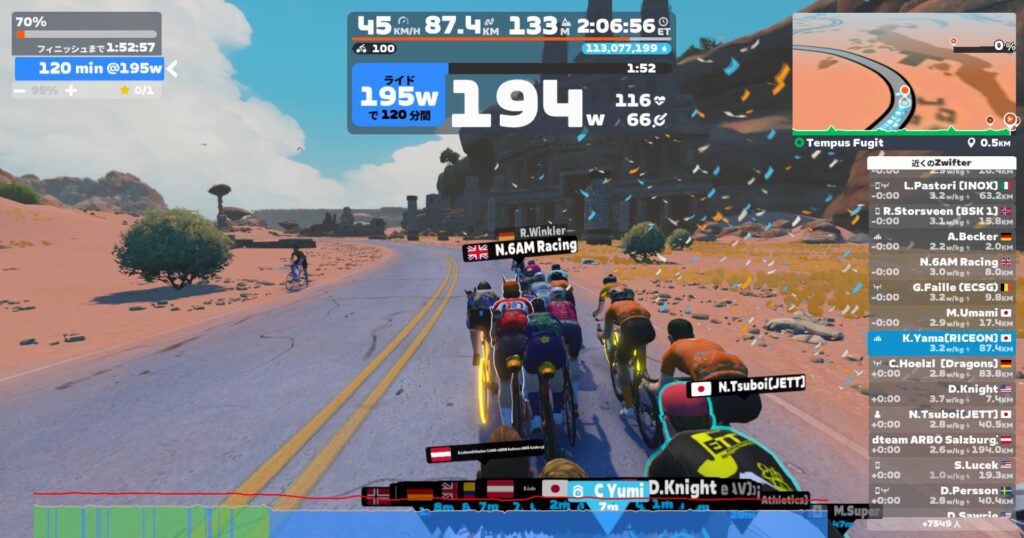Choose A.Becker from nearby Zwifters

(x=941, y=242)
